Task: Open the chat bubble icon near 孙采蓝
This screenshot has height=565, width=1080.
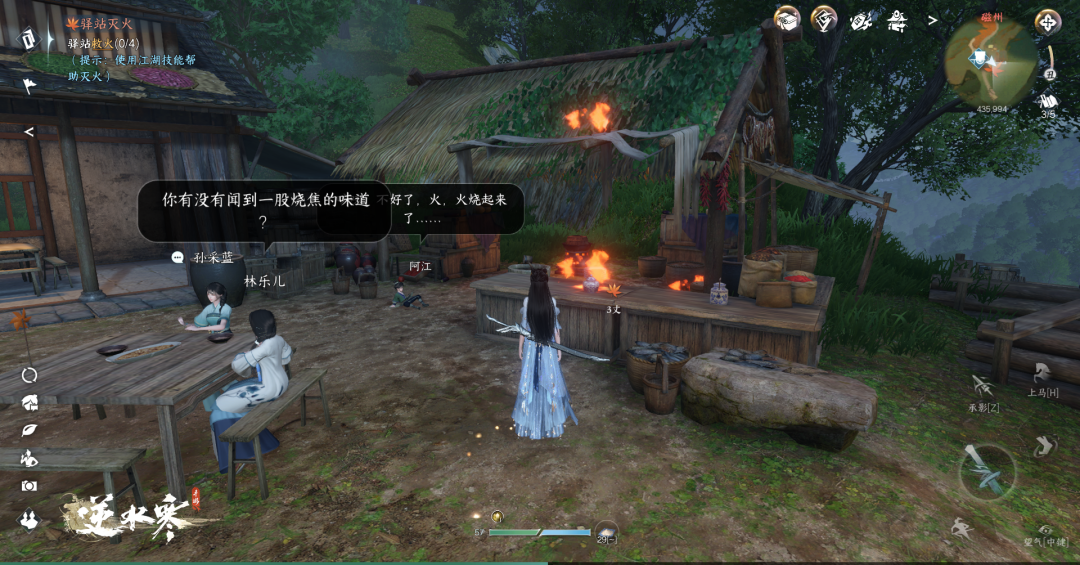Action: point(178,257)
